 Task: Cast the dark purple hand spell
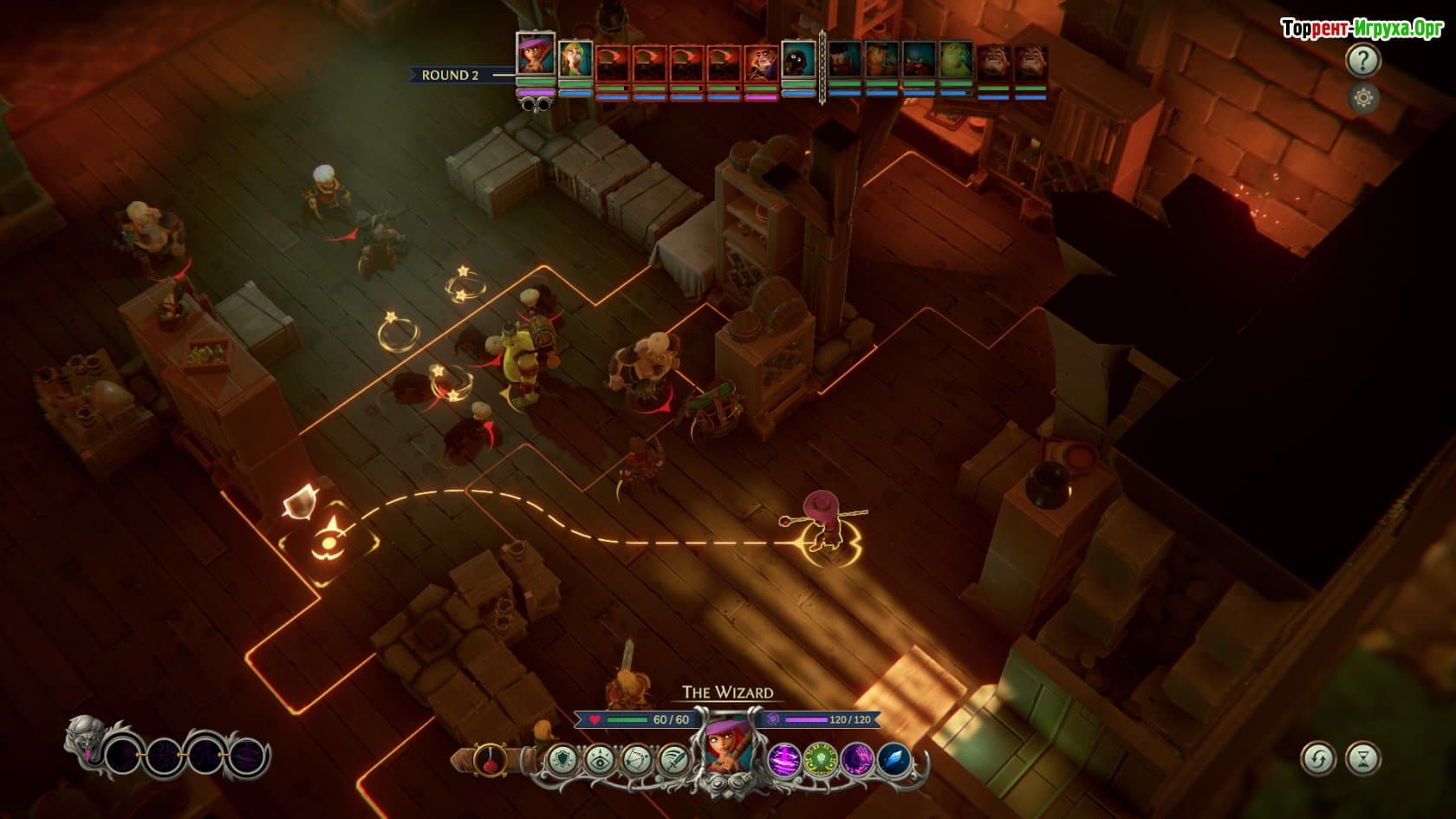click(x=857, y=760)
